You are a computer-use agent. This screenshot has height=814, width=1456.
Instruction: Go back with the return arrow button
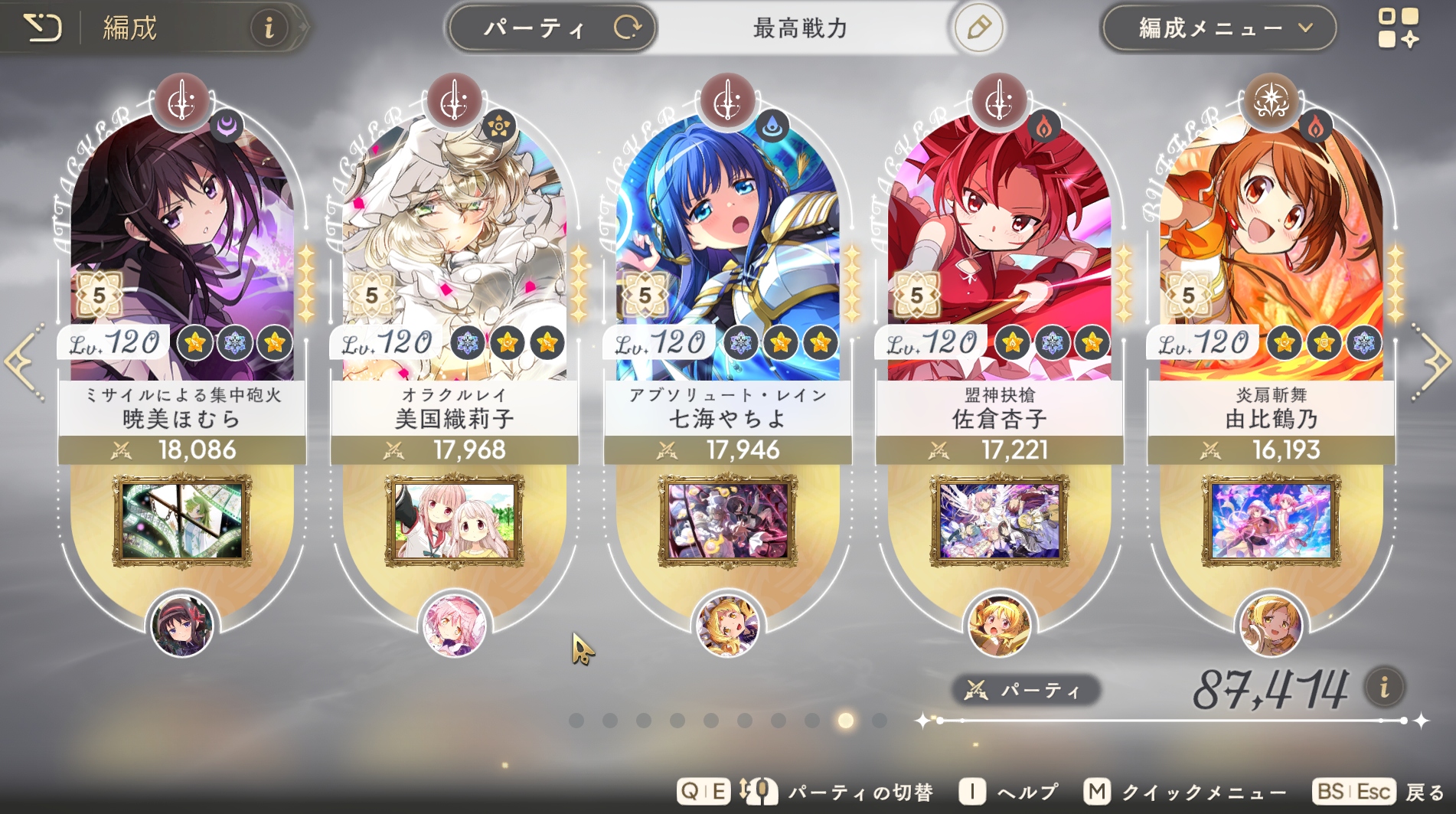tap(43, 28)
